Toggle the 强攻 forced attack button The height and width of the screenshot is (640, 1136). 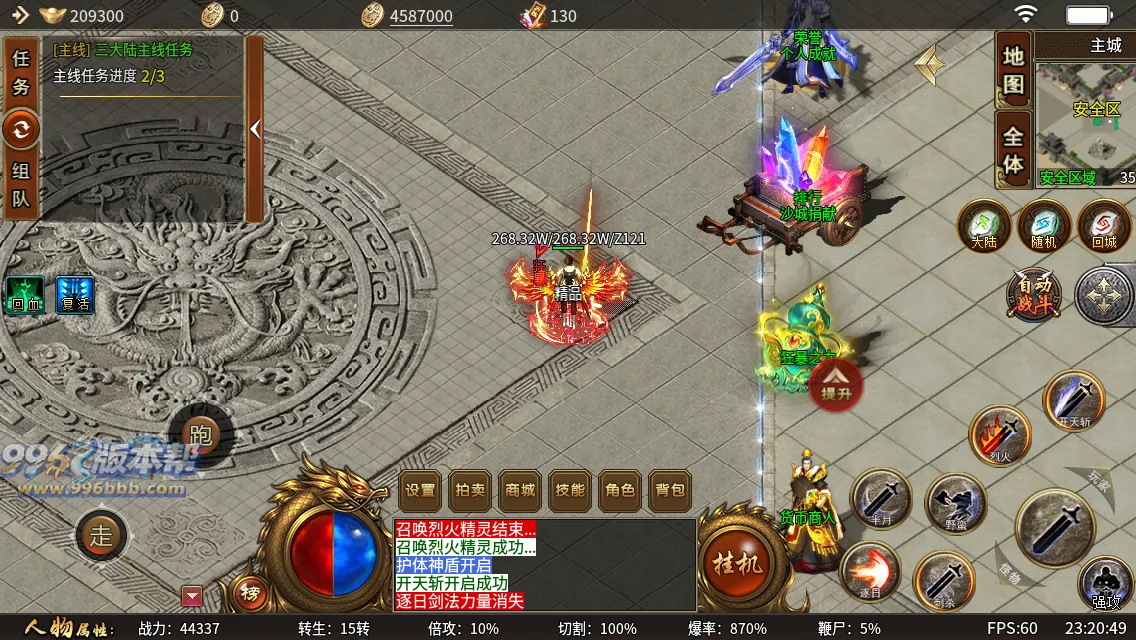coord(1106,583)
